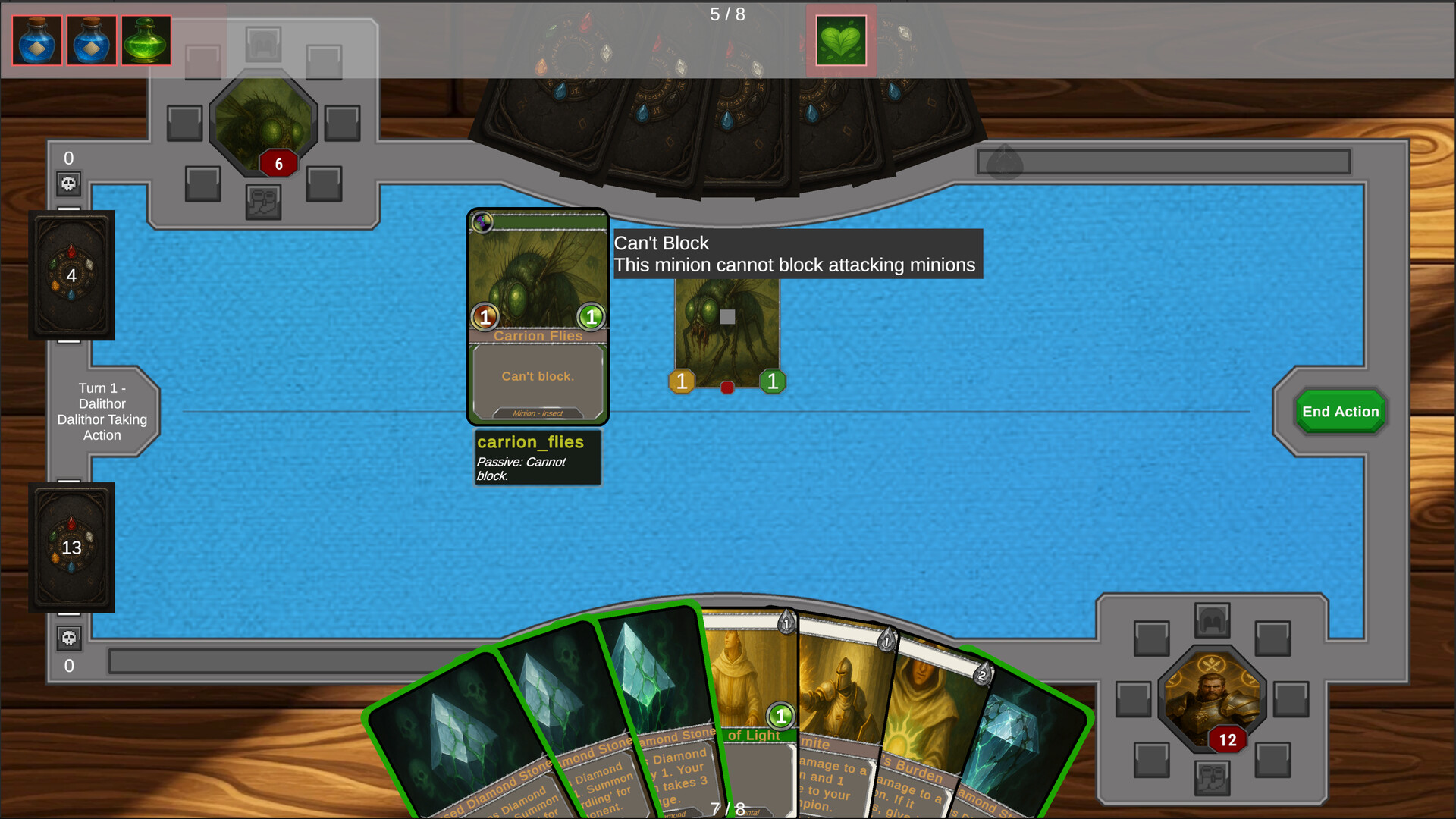Click the Turn 1 Dalithor status text
This screenshot has width=1456, height=819.
tap(102, 412)
